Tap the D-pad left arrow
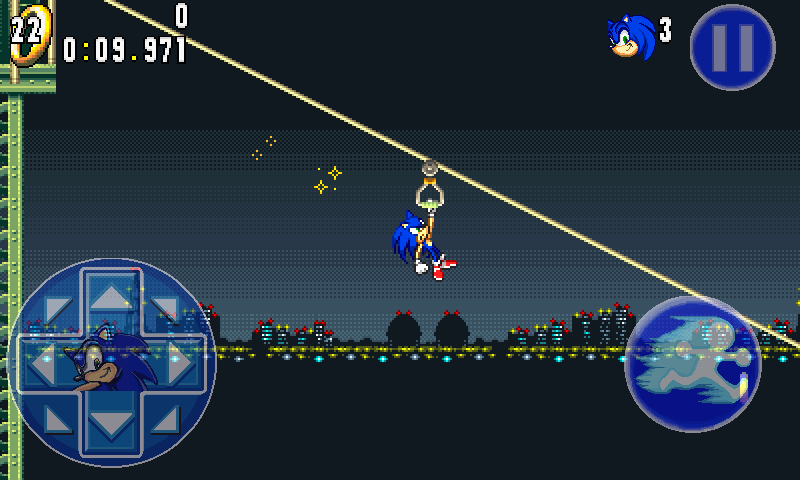Screen dimensions: 800x480 42,364
